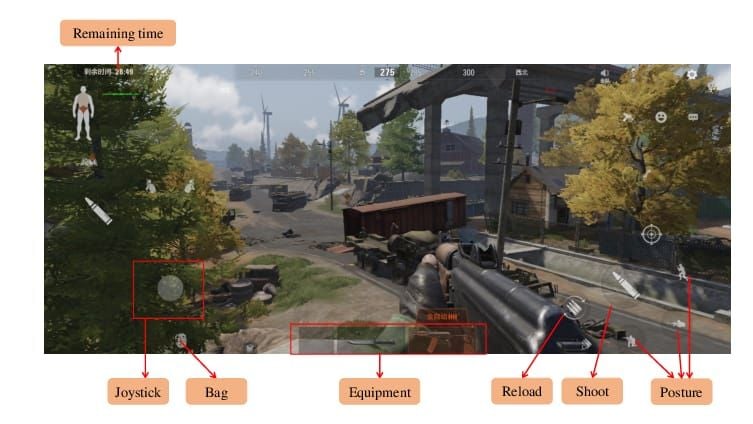
Task: Select the rifle in the equipment bar
Action: pyautogui.click(x=362, y=343)
